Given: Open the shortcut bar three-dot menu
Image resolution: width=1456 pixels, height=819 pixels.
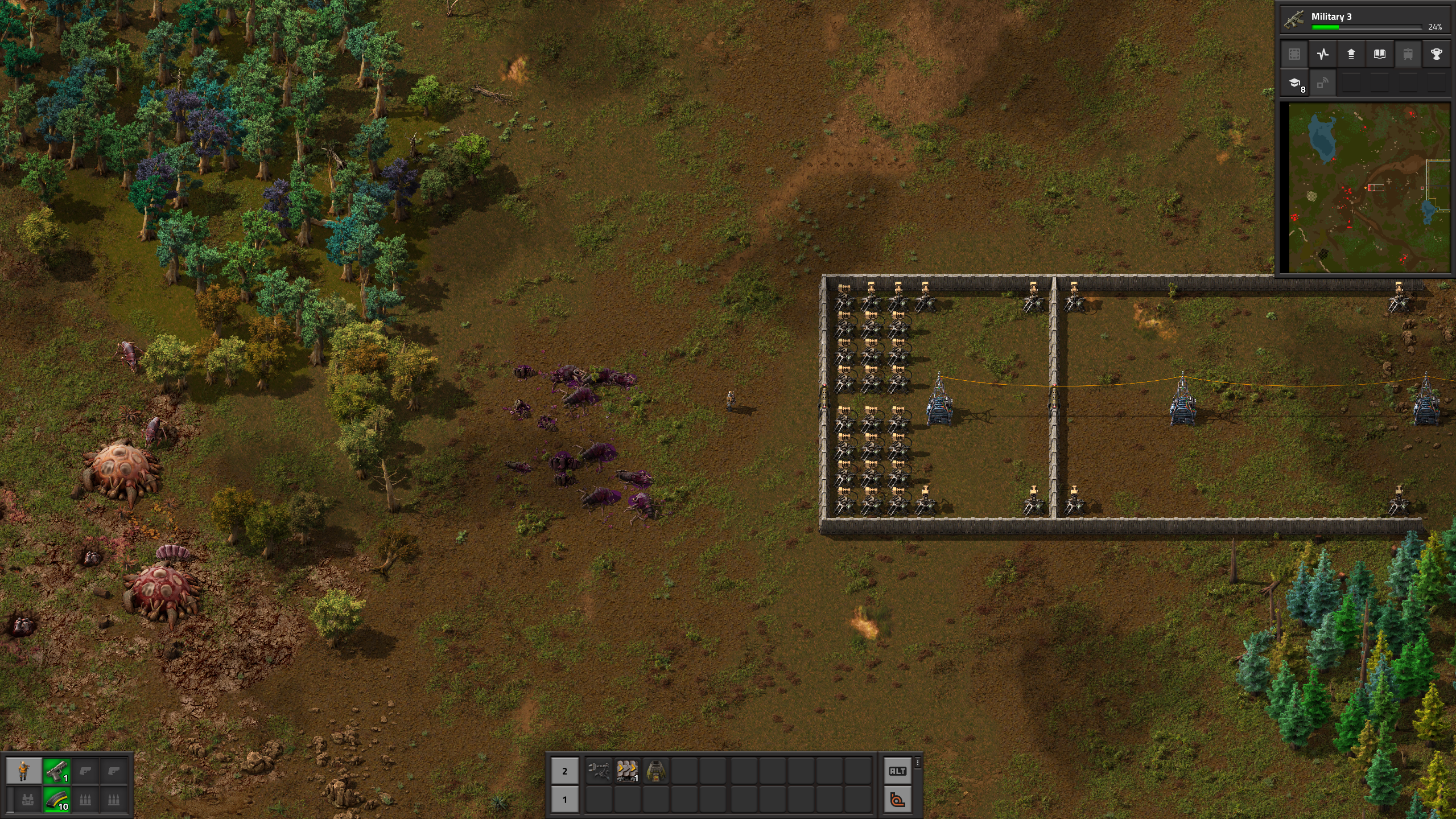Looking at the screenshot, I should (917, 763).
